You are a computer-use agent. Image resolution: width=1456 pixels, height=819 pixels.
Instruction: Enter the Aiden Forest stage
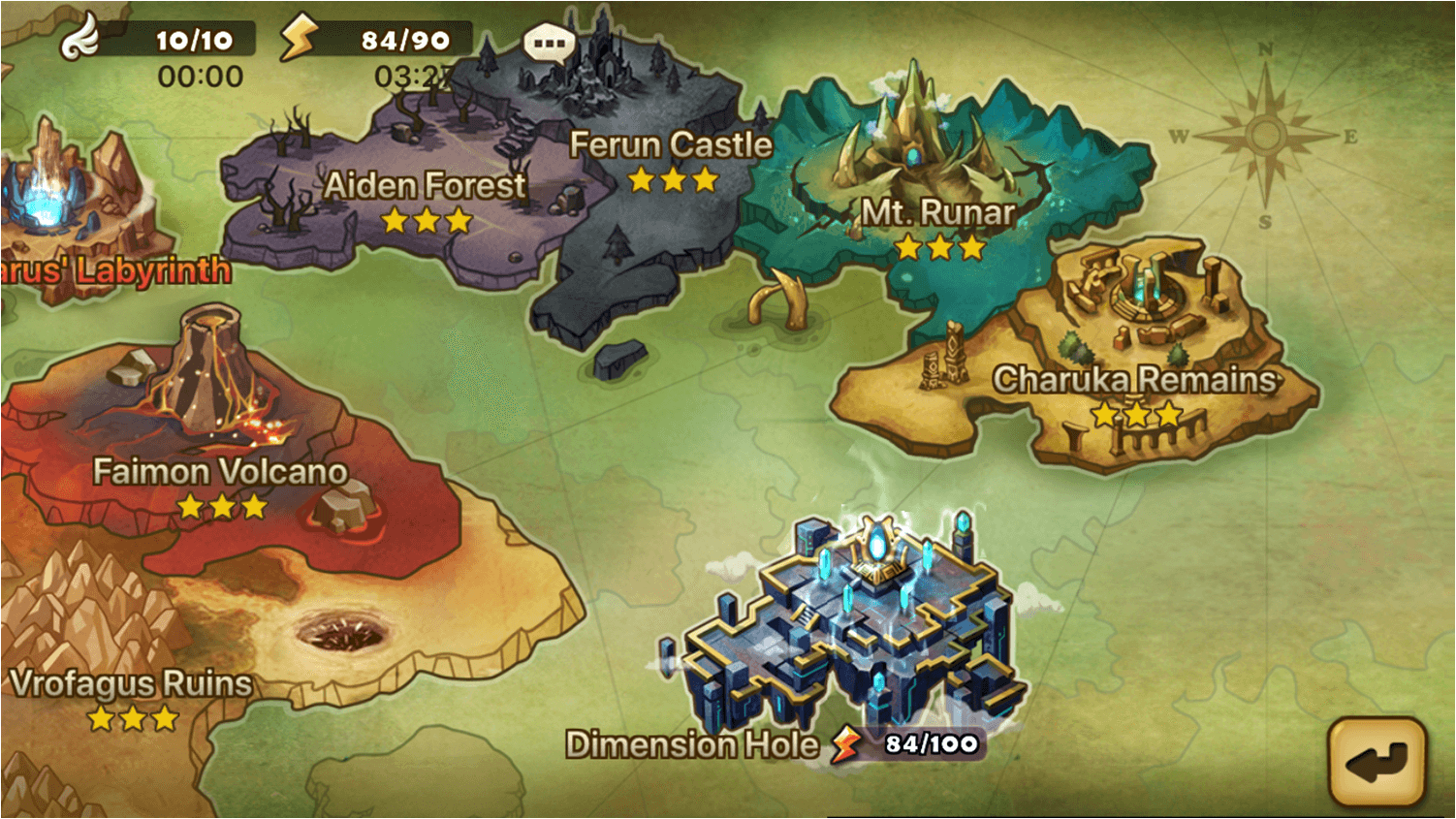pyautogui.click(x=424, y=186)
